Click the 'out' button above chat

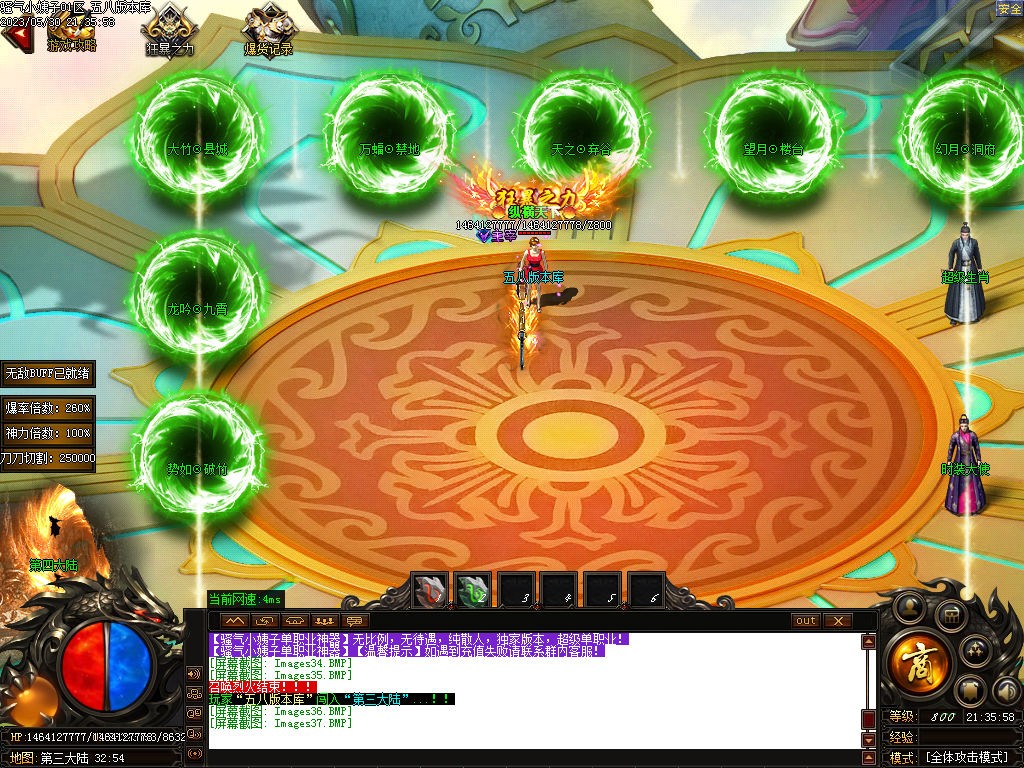click(x=806, y=620)
